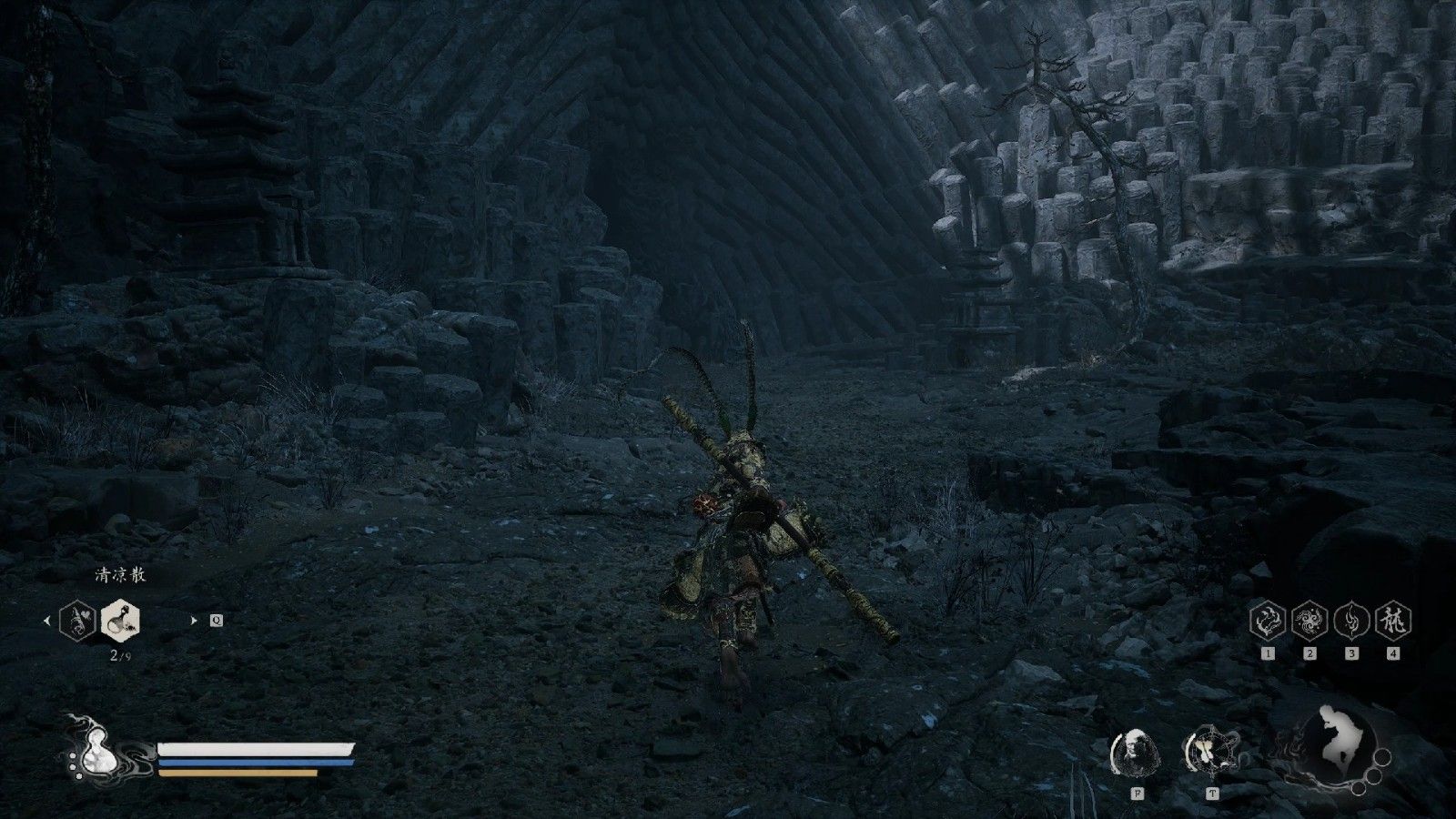Select the dark quick slot with heart item
The width and height of the screenshot is (1456, 819).
pos(77,621)
